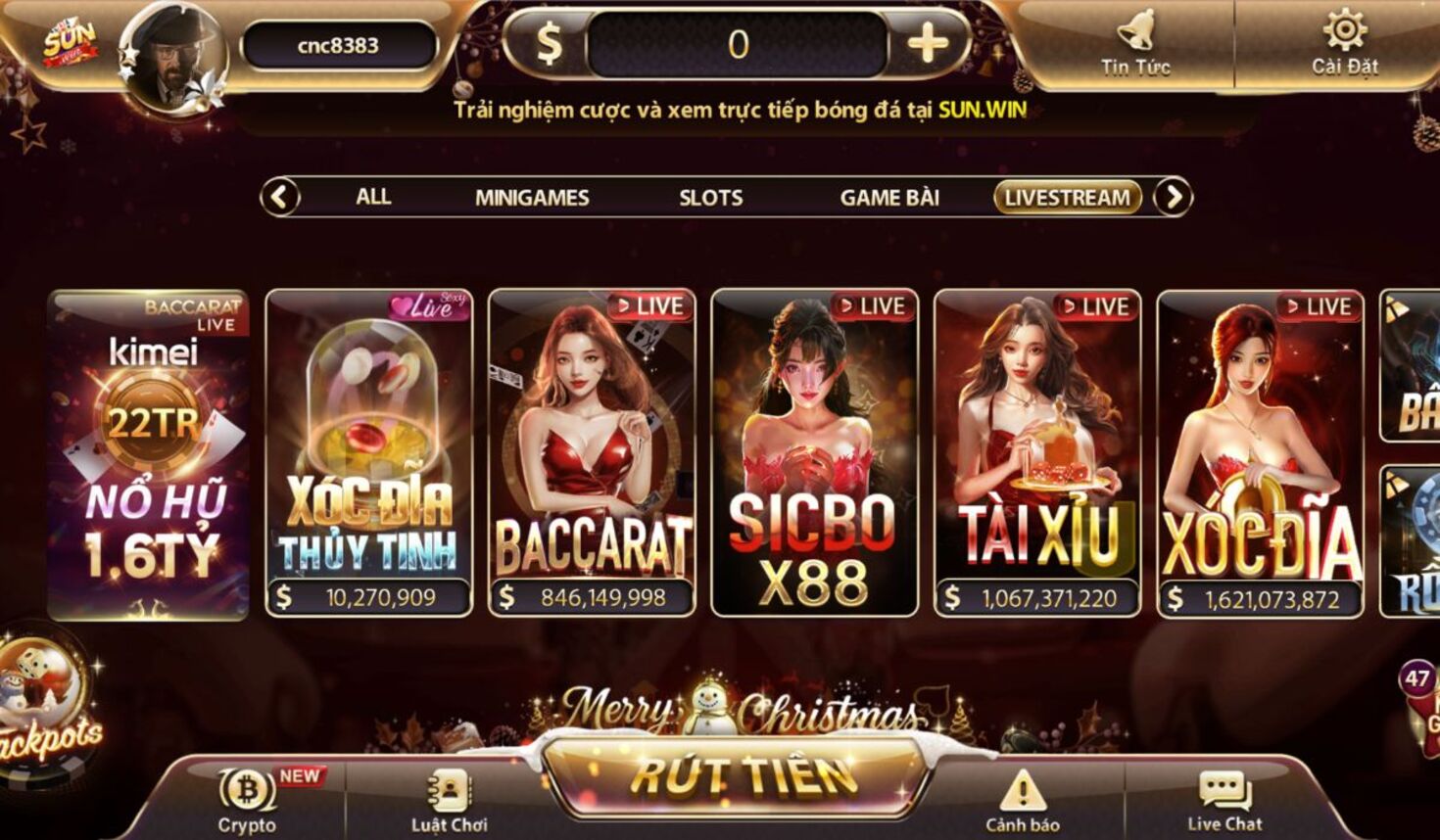1440x840 pixels.
Task: Open the Tin Tức news bell
Action: click(1135, 41)
